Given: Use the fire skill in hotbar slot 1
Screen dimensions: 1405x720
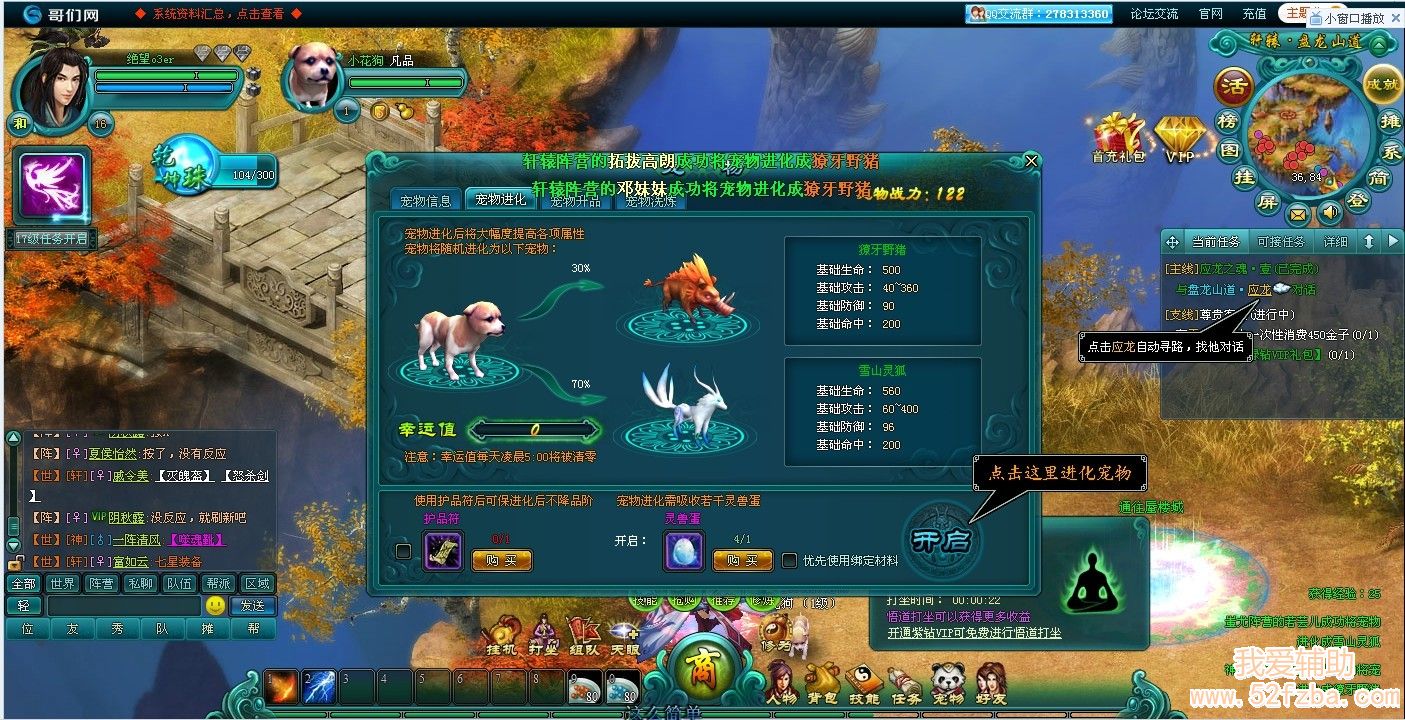Looking at the screenshot, I should coord(282,686).
